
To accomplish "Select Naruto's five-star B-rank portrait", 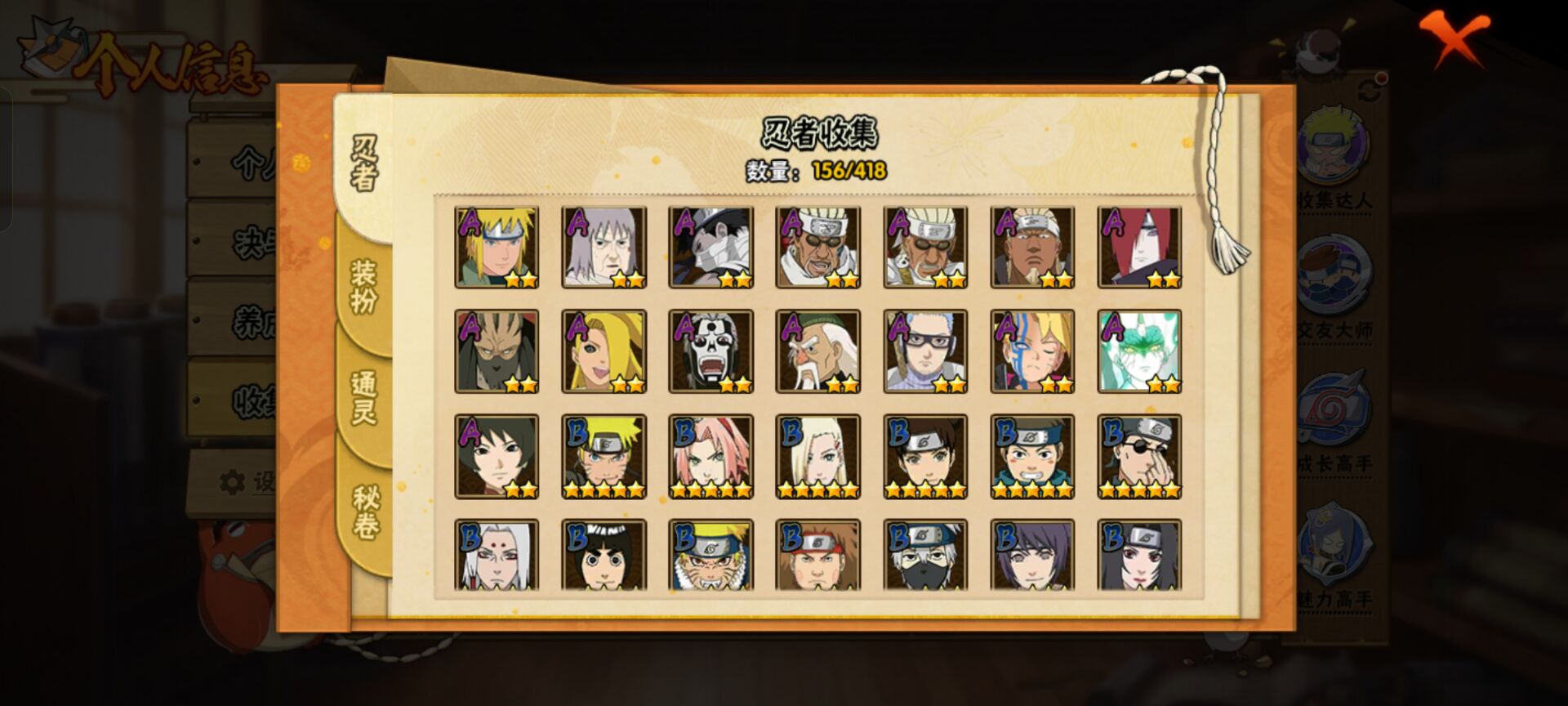I will pos(604,456).
